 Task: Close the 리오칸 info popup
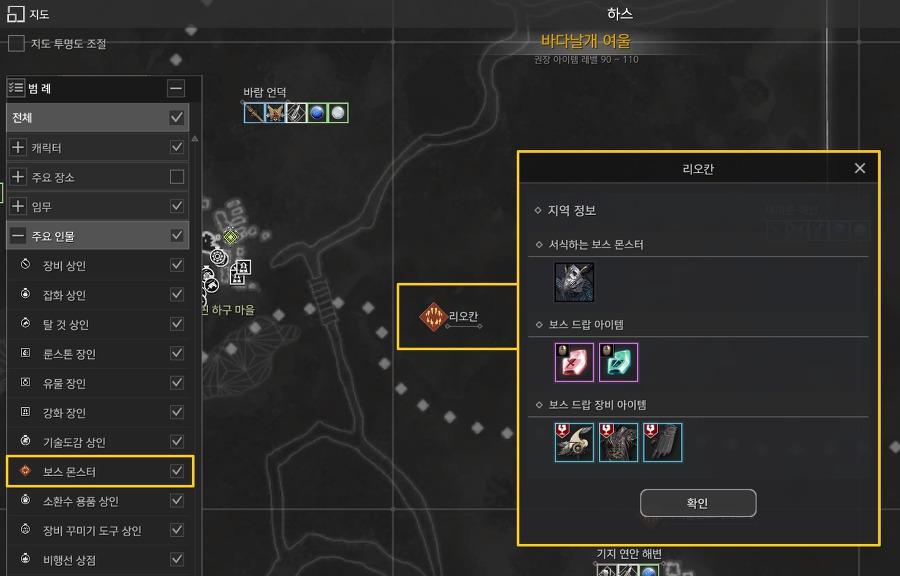[860, 168]
